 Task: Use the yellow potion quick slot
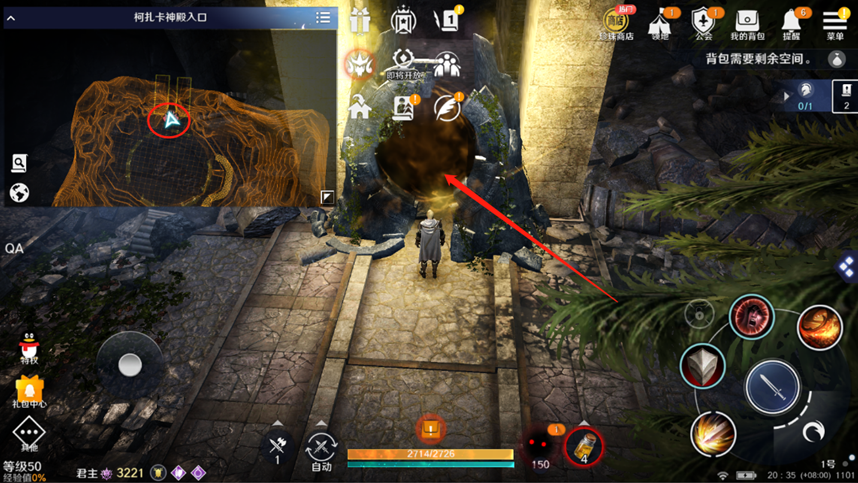coord(585,446)
